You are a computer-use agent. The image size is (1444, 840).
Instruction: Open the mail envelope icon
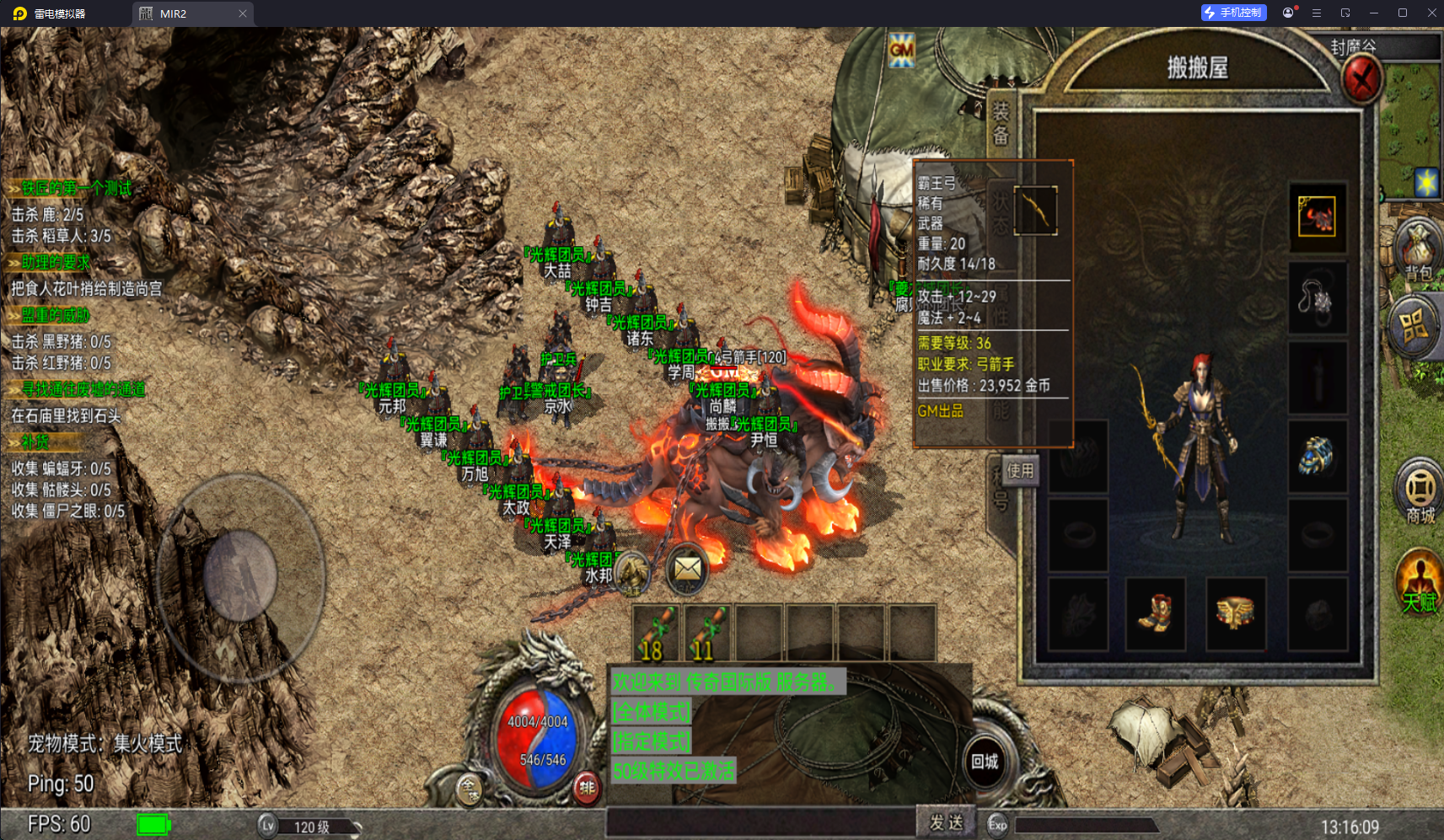tap(687, 570)
